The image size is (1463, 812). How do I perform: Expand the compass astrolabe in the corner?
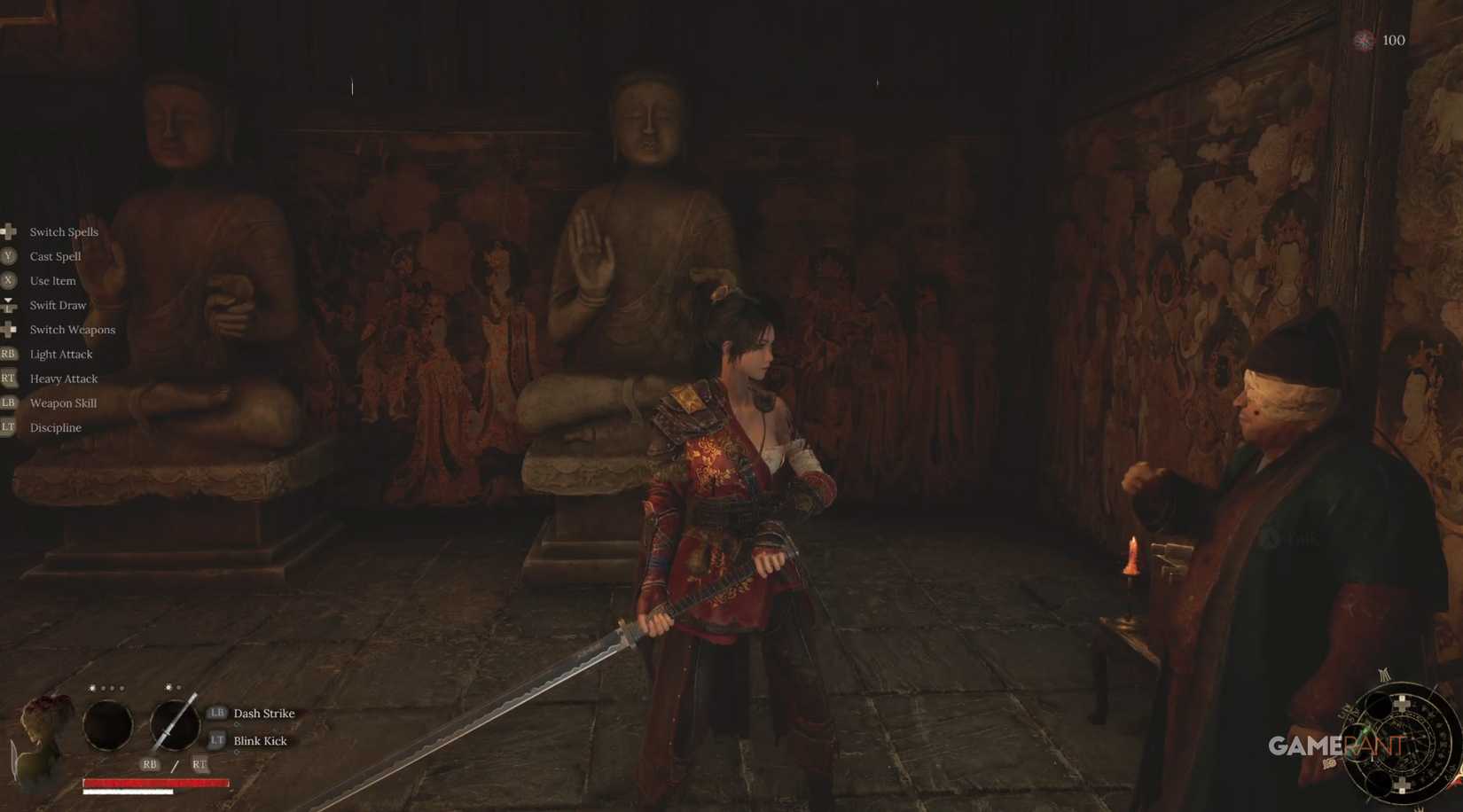(1401, 745)
